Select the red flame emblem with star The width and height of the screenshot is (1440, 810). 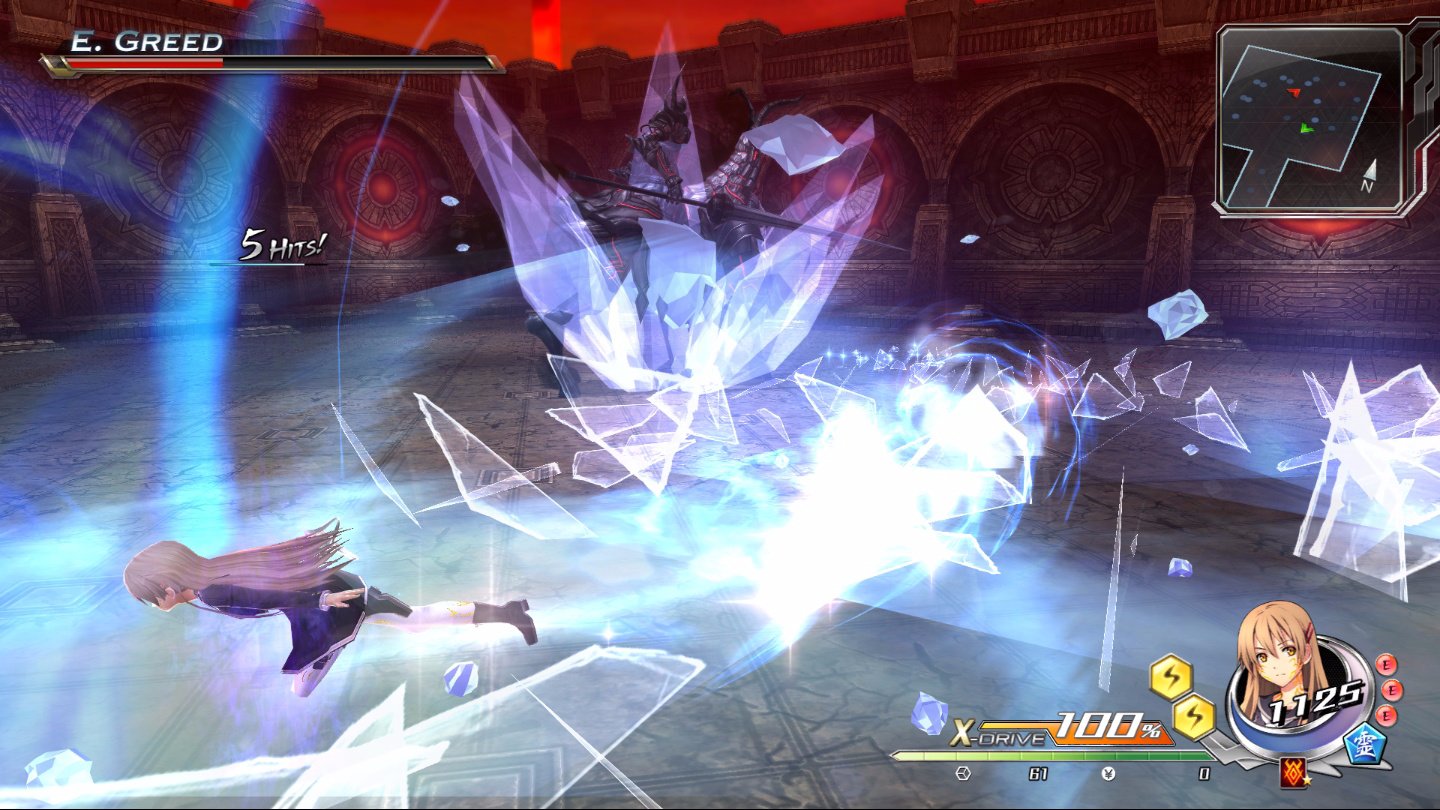coord(1293,771)
